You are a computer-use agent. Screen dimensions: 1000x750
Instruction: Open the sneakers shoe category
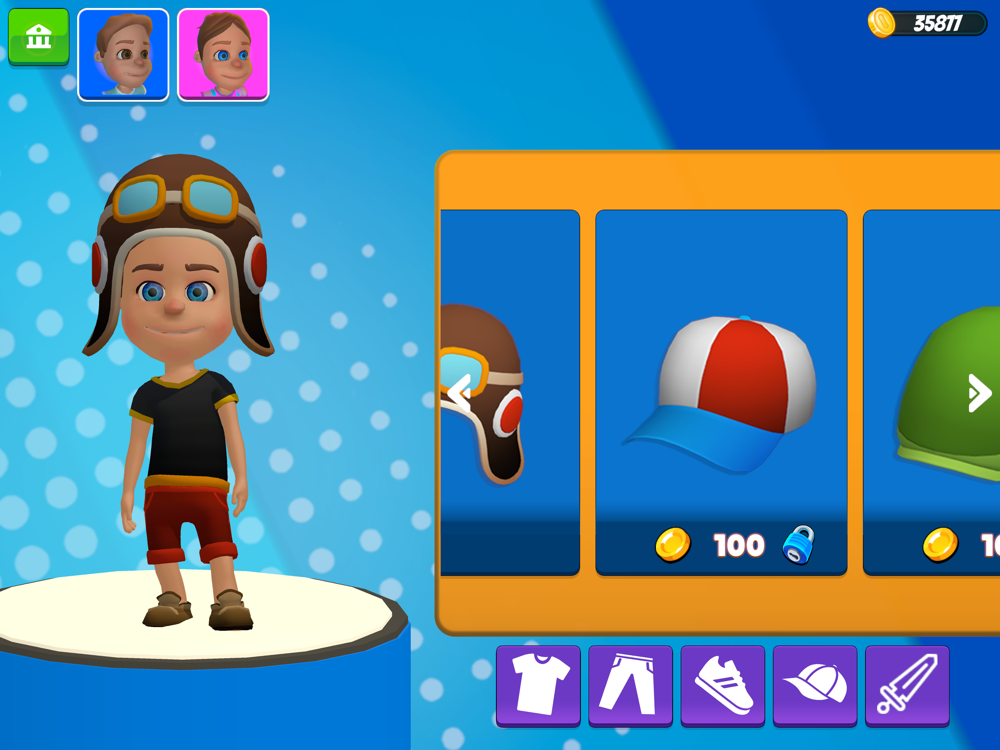pyautogui.click(x=722, y=685)
